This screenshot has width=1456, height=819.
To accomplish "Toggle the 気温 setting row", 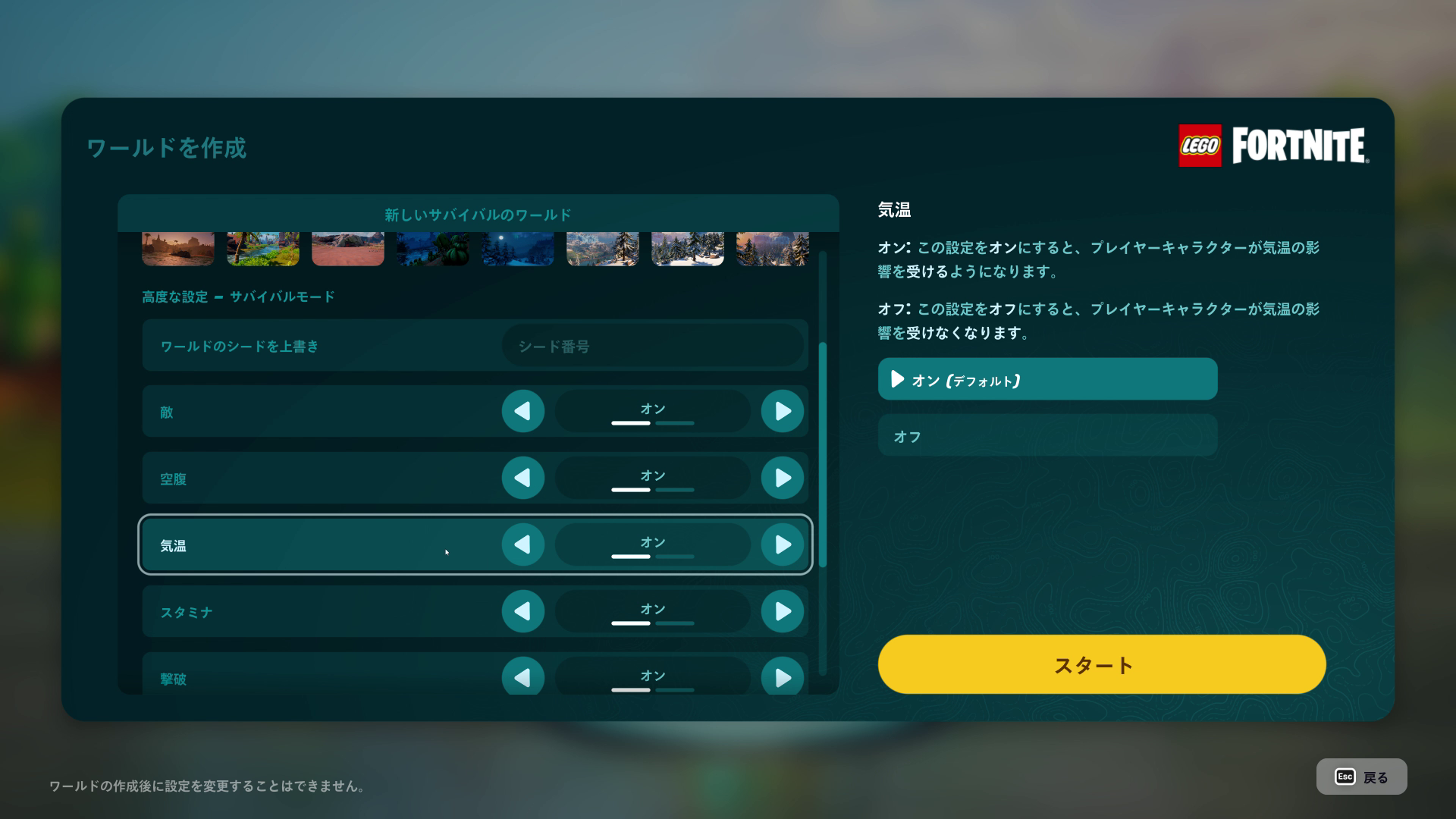I will pos(303,544).
